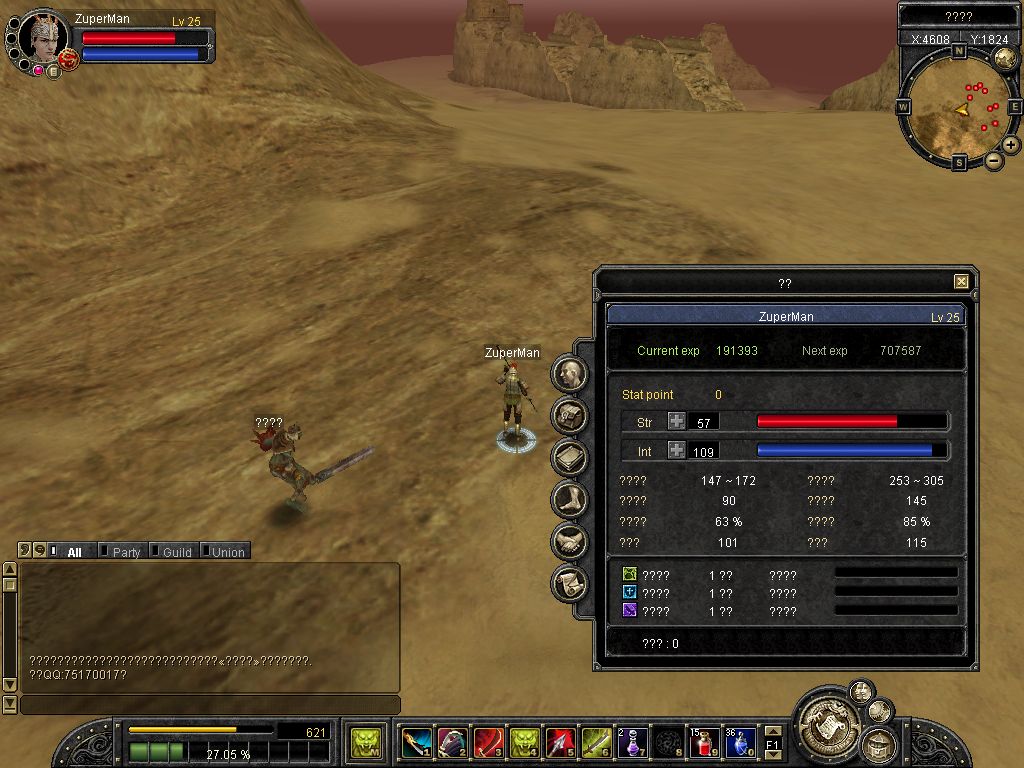This screenshot has width=1024, height=768.
Task: Zoom out the minimap with minus button
Action: [x=994, y=161]
